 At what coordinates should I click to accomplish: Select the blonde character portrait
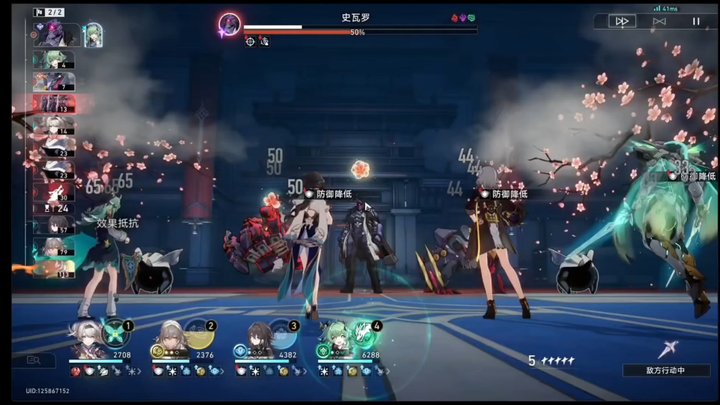pos(168,342)
